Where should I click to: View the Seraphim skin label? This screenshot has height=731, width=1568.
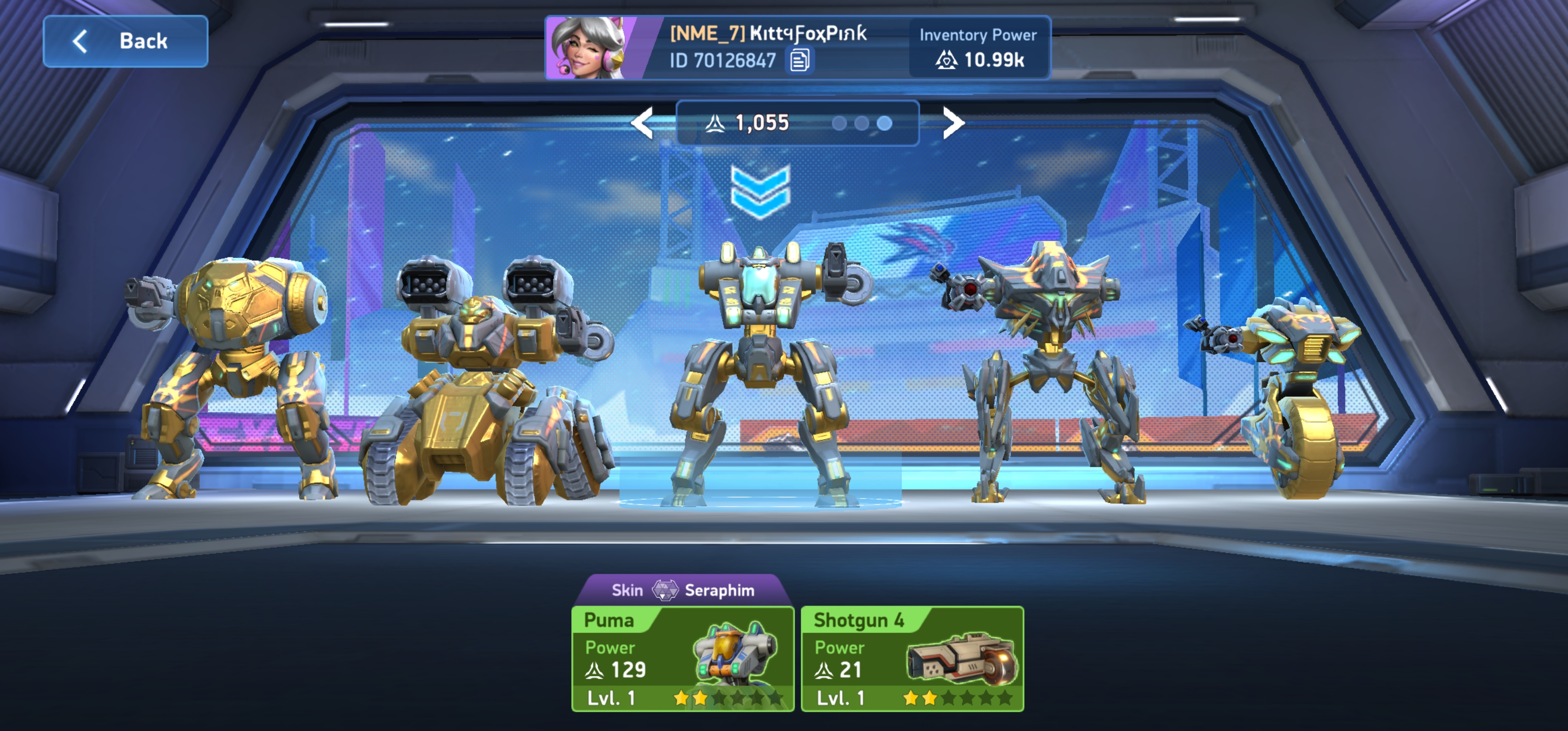pos(682,590)
